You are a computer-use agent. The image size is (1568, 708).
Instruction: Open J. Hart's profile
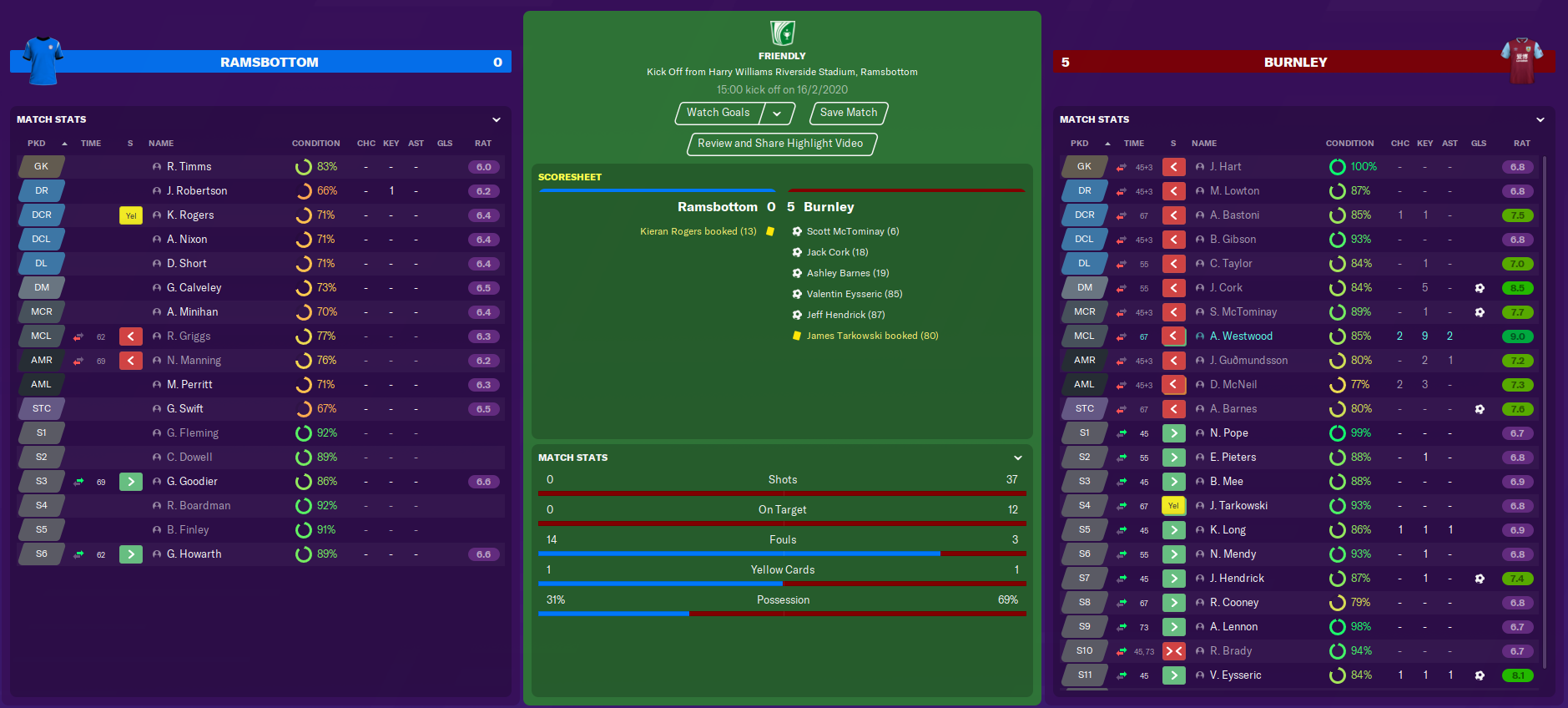1225,167
